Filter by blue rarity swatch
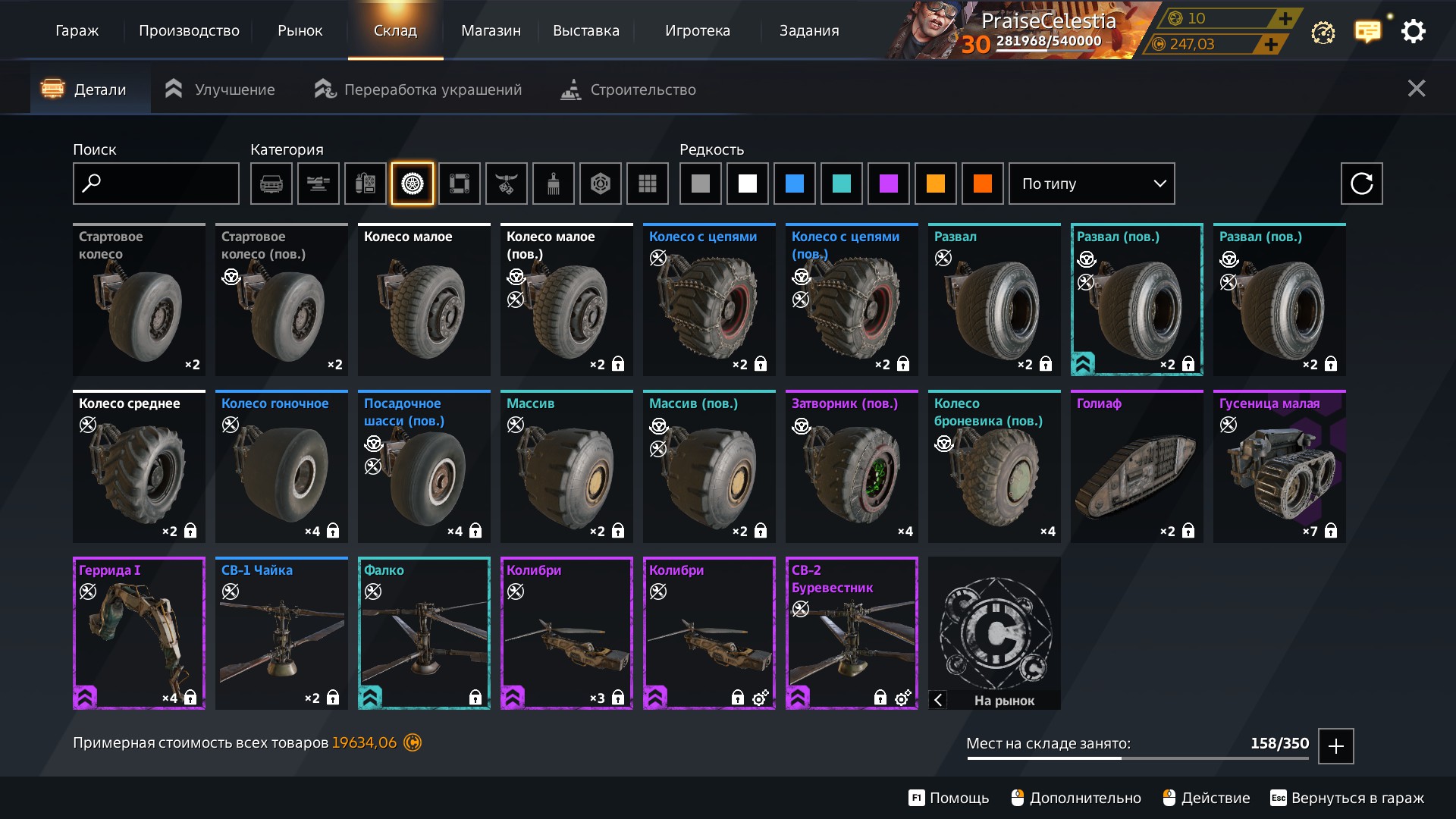Viewport: 1456px width, 819px height. tap(794, 184)
